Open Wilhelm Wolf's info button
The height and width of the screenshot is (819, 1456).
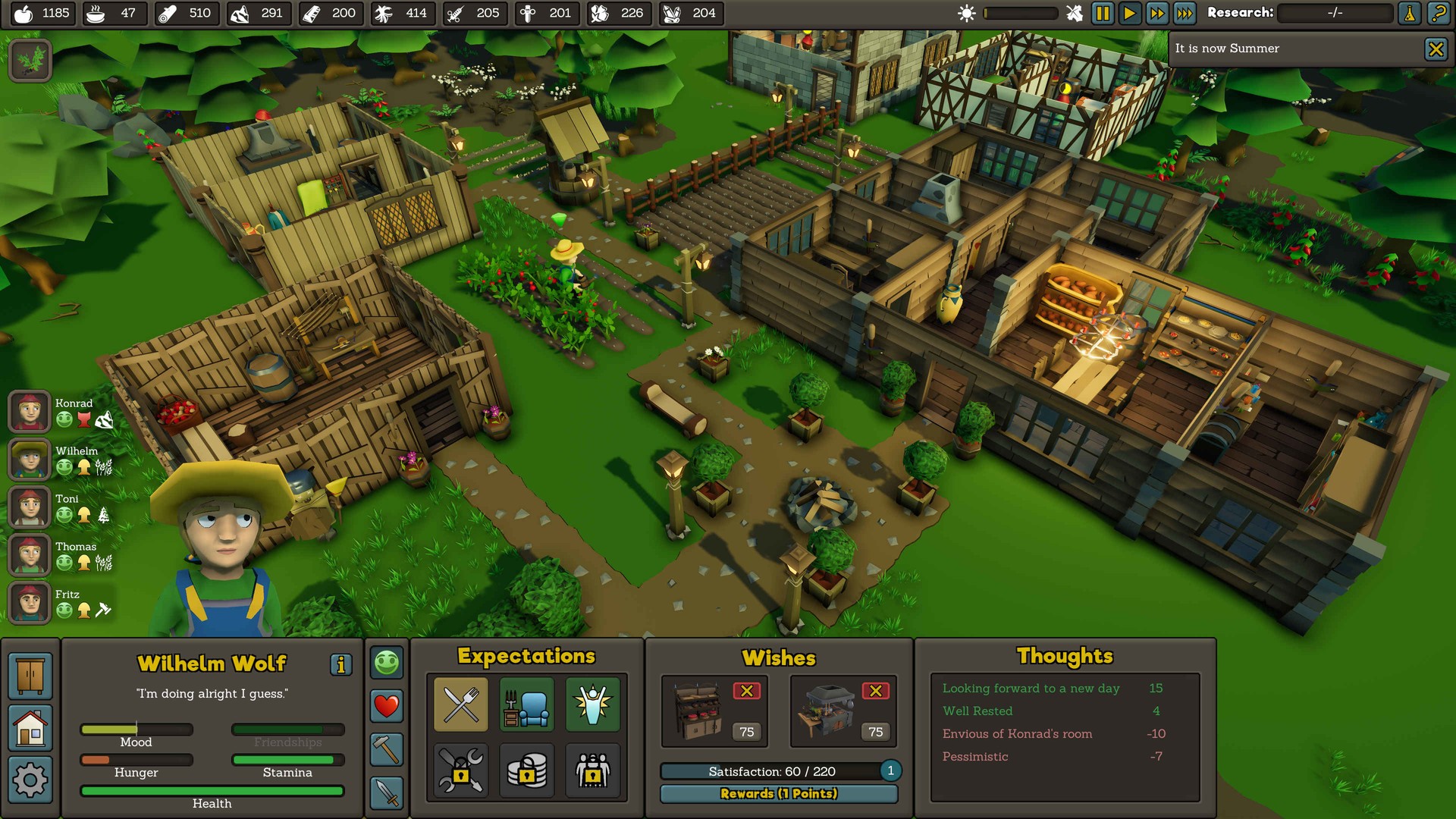pyautogui.click(x=341, y=665)
